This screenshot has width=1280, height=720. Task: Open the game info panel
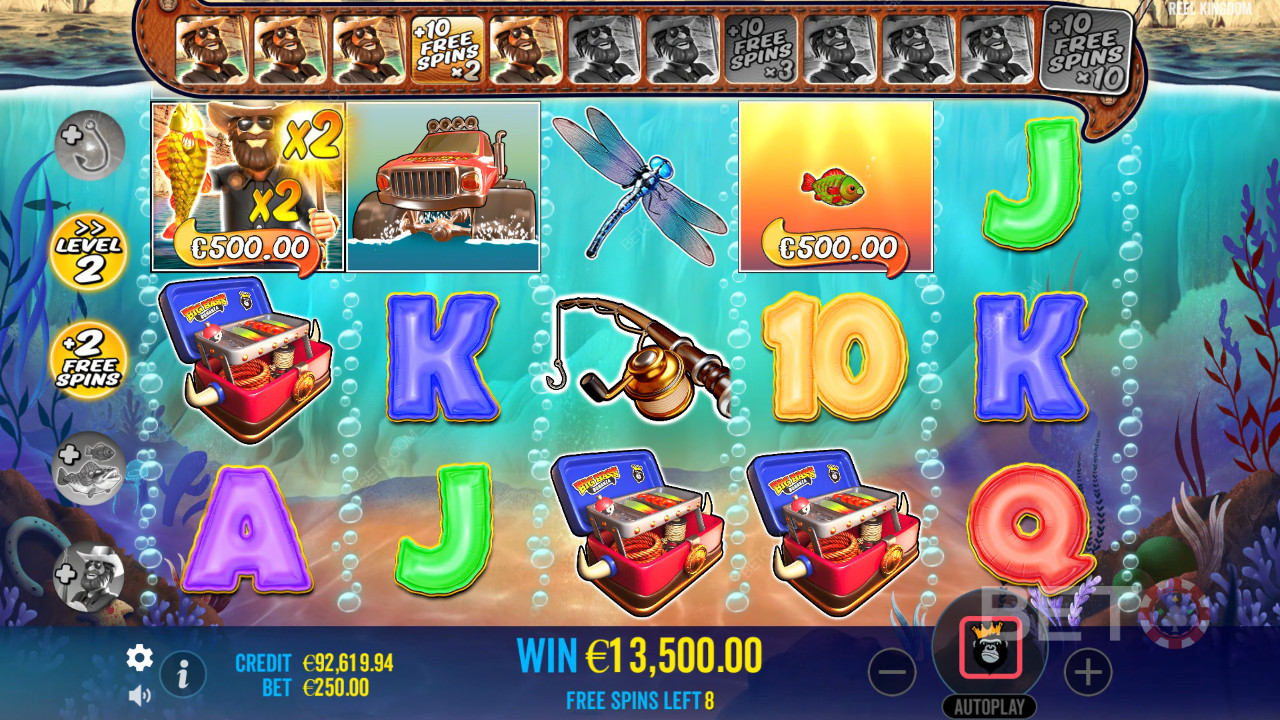[183, 675]
